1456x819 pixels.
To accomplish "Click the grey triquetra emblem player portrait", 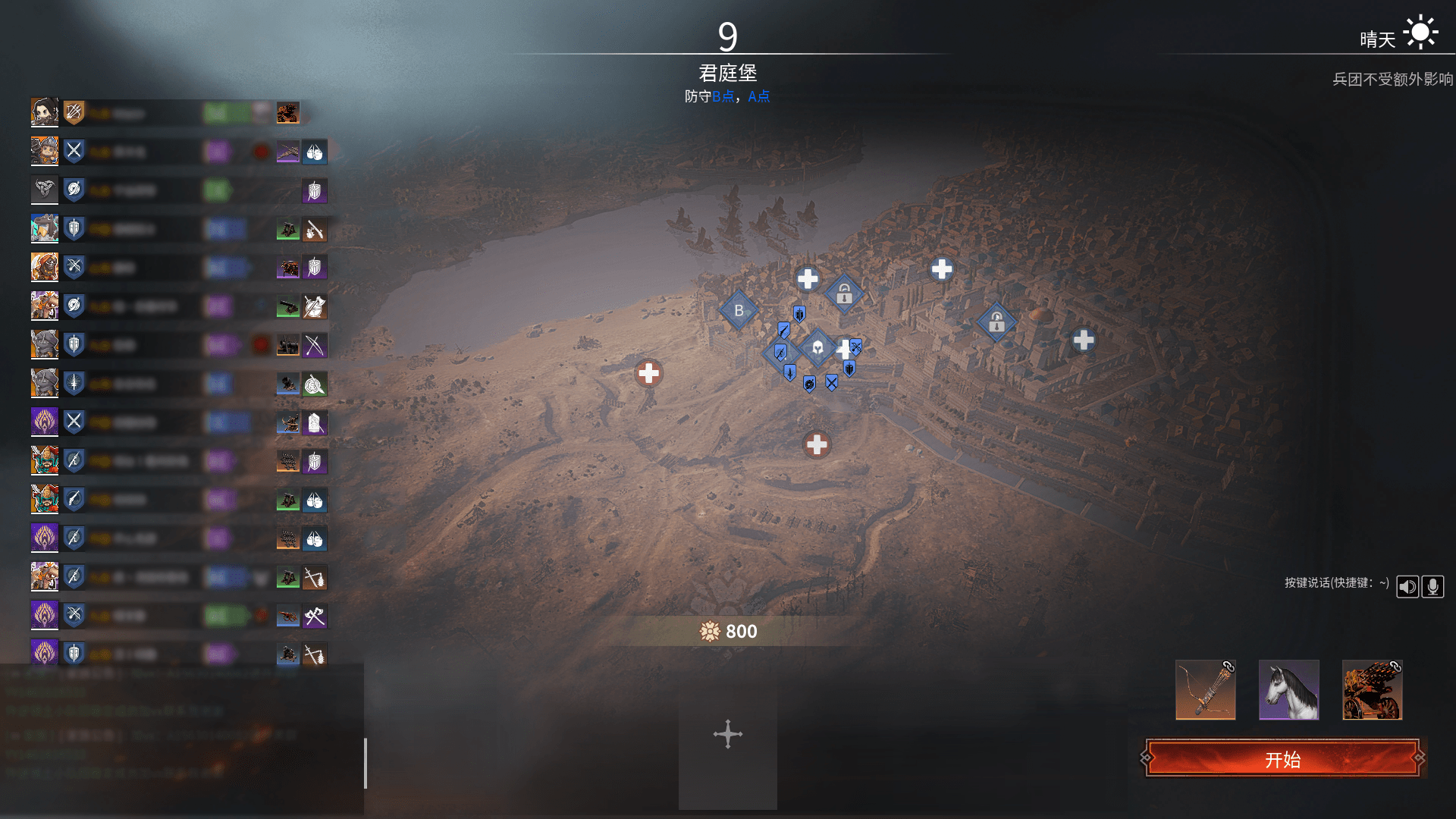I will tap(45, 190).
